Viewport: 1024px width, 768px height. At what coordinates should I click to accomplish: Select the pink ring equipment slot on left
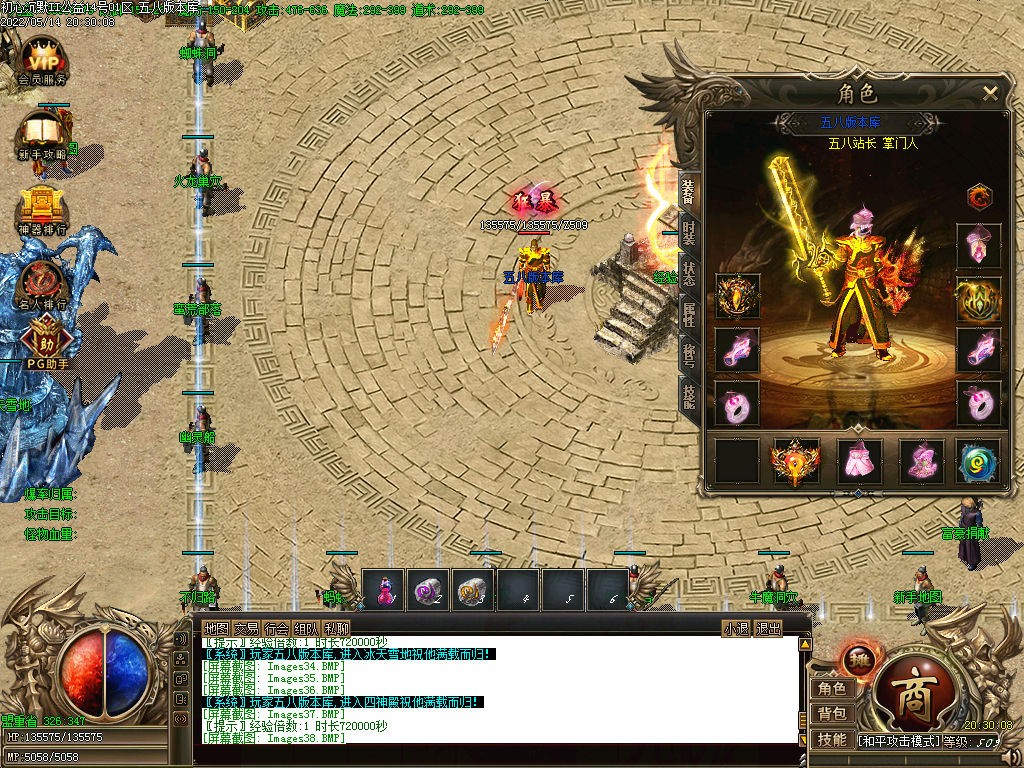(x=738, y=403)
